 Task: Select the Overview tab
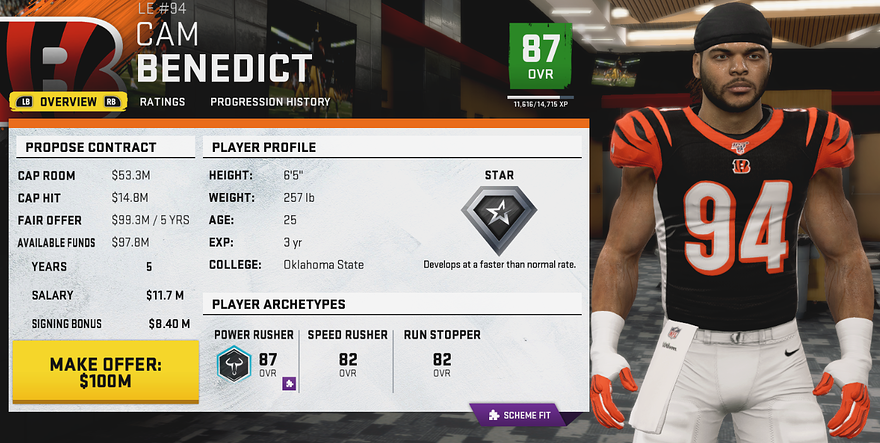[x=68, y=101]
